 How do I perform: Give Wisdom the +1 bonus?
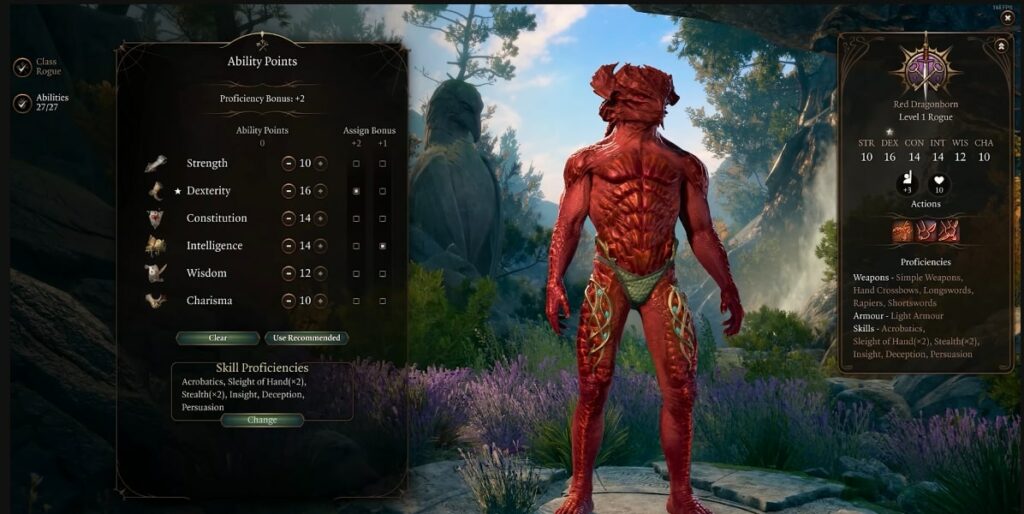(x=382, y=273)
